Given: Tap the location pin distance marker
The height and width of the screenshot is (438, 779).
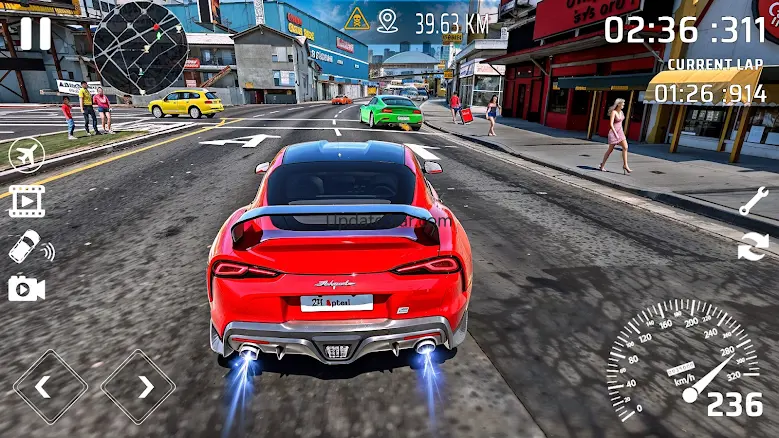Looking at the screenshot, I should (388, 21).
